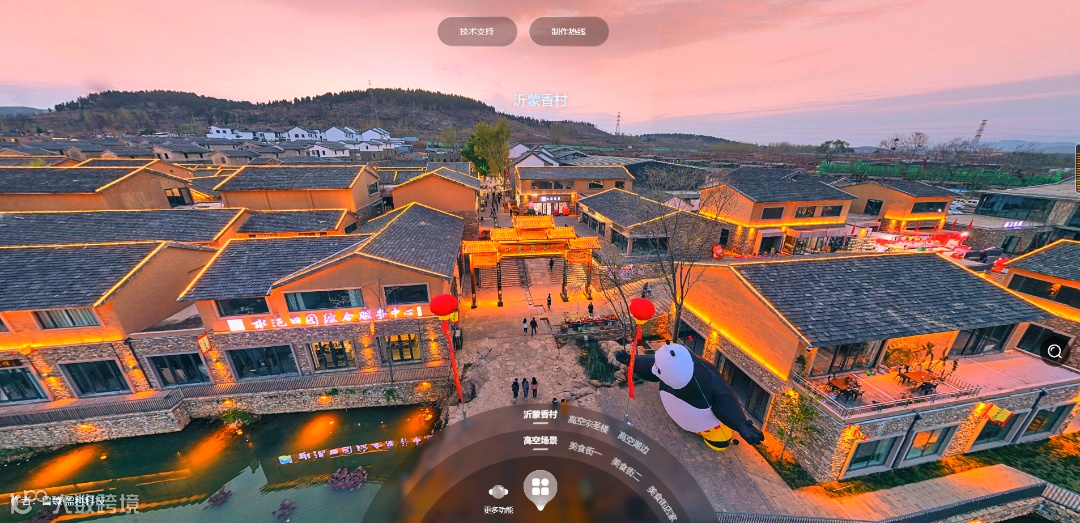The width and height of the screenshot is (1080, 523).
Task: Click the 制作热线 button
Action: (x=568, y=31)
